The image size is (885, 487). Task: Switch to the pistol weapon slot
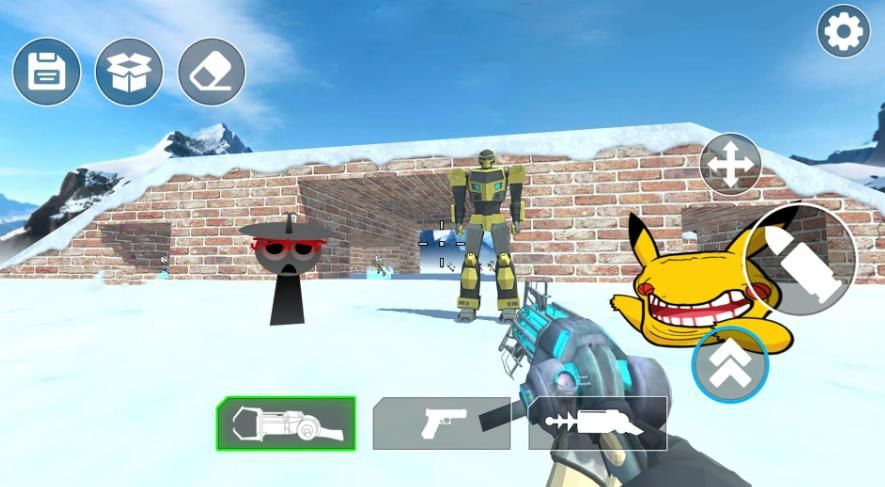(x=441, y=423)
